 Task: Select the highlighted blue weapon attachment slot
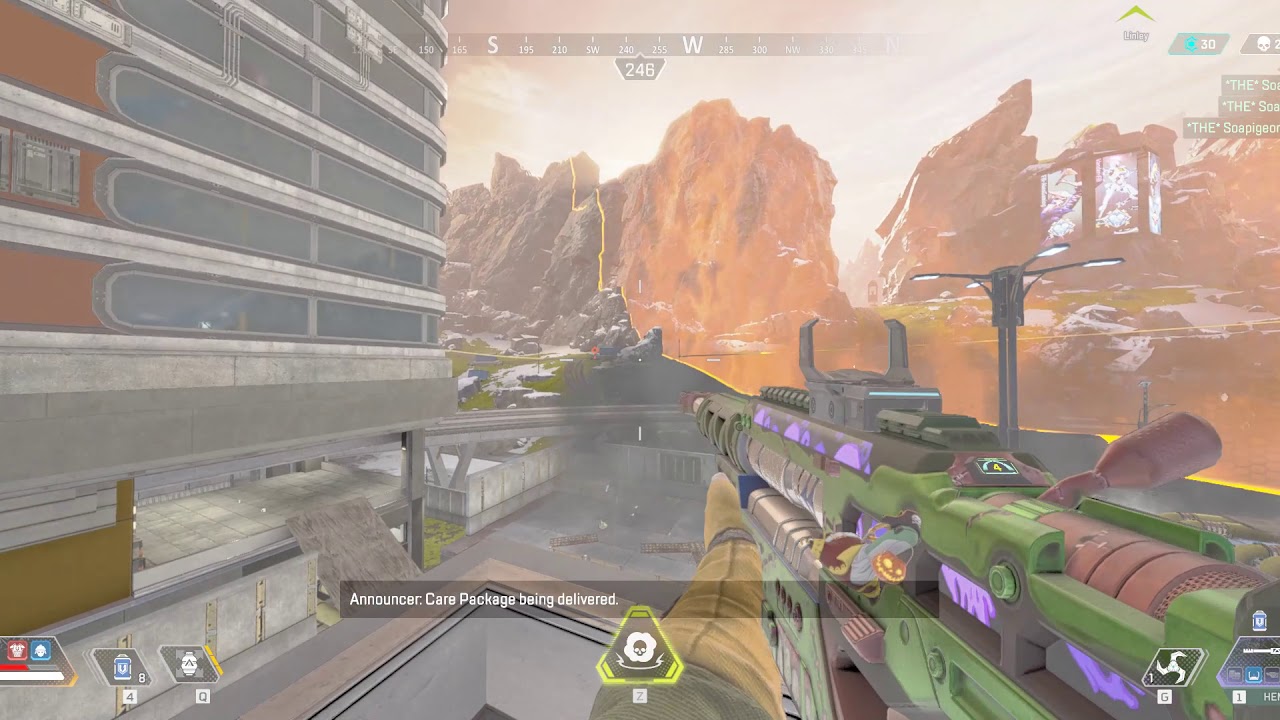click(1253, 675)
